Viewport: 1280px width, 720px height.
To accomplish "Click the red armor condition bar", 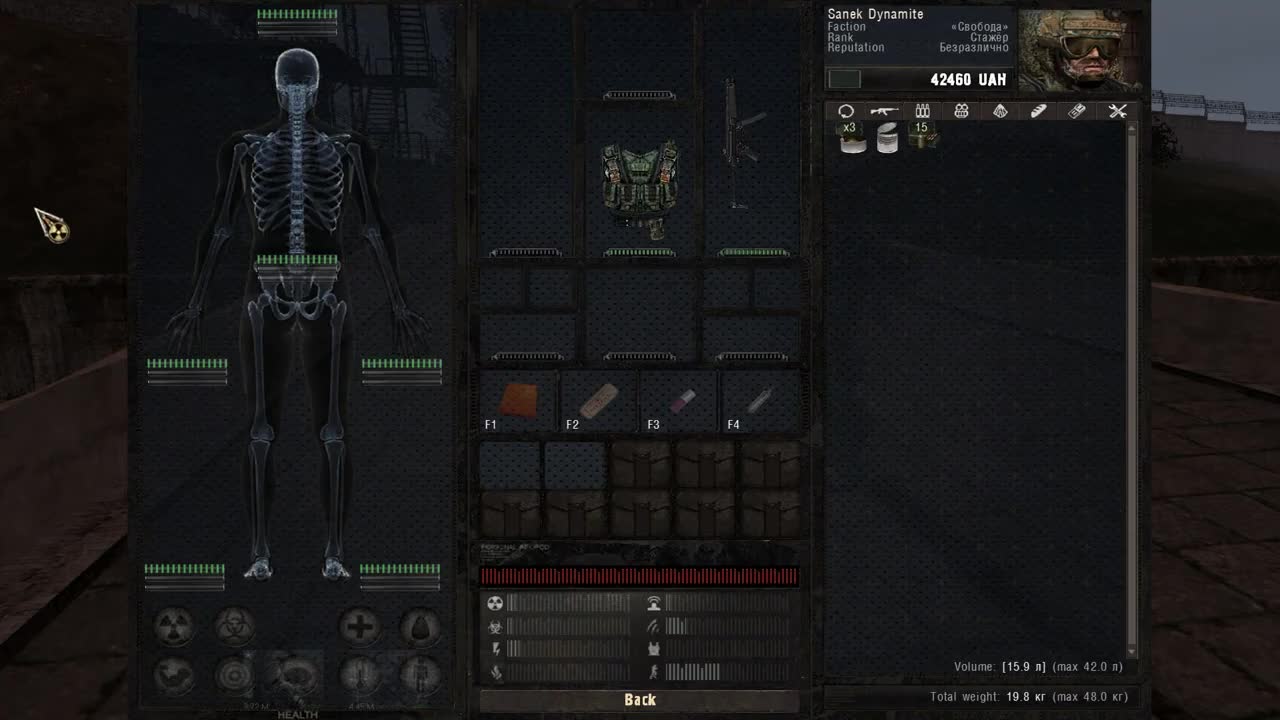I will tap(639, 575).
